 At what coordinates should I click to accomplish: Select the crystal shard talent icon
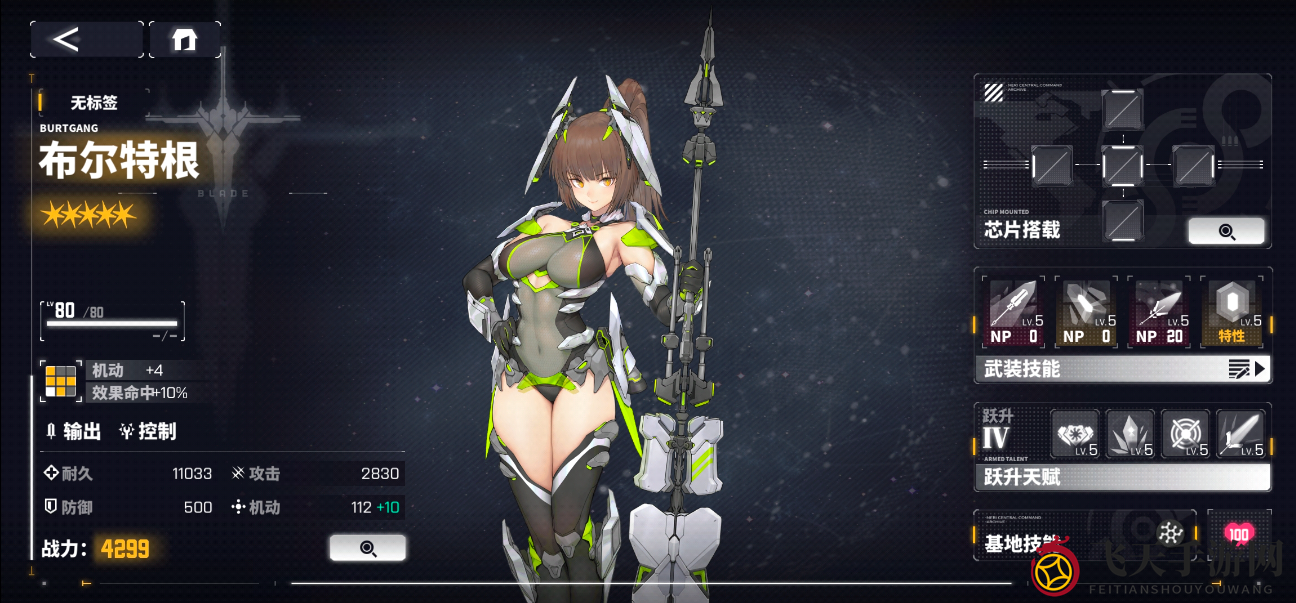coord(1131,434)
